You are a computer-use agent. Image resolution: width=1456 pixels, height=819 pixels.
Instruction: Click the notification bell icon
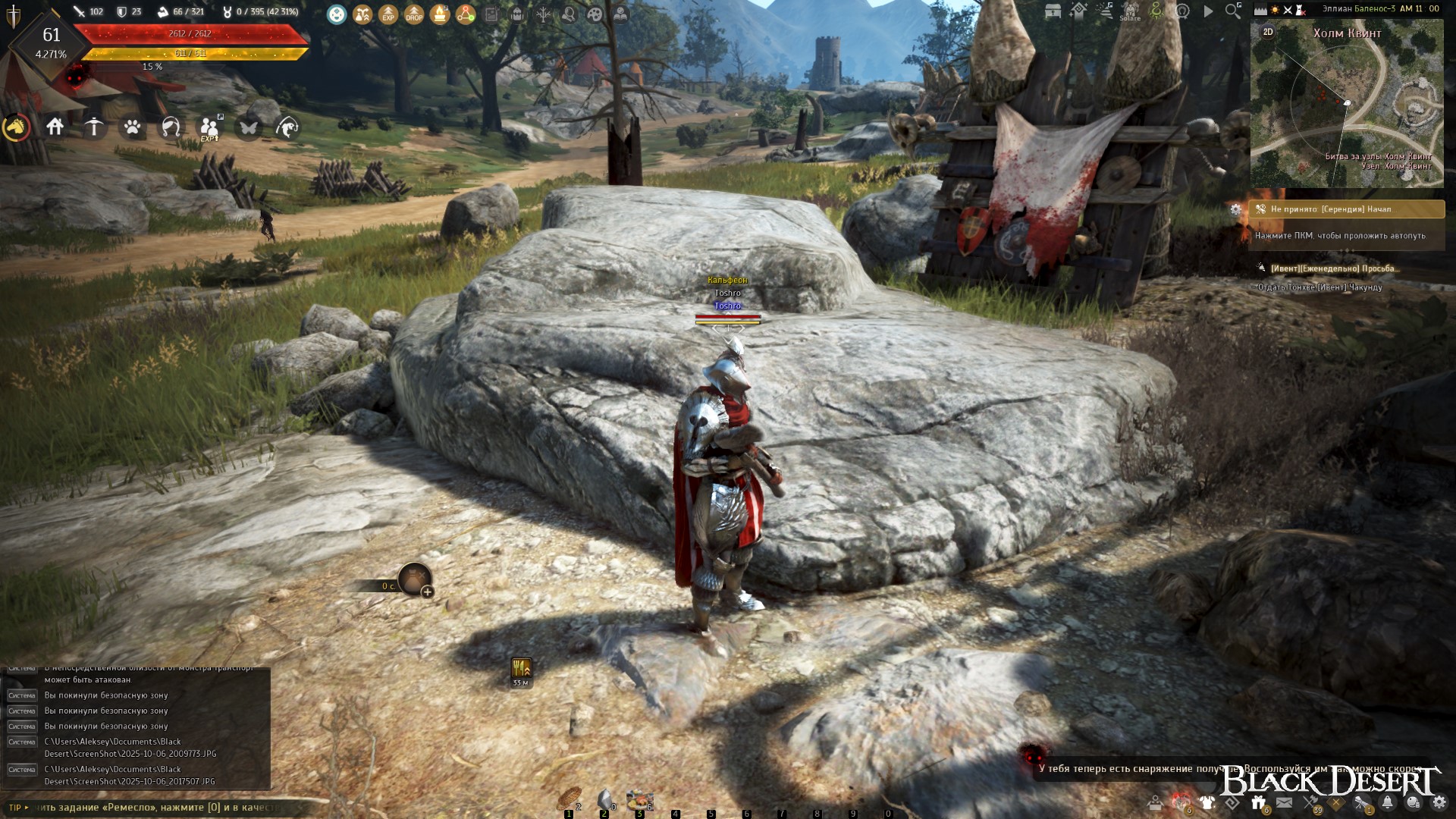click(x=1387, y=802)
